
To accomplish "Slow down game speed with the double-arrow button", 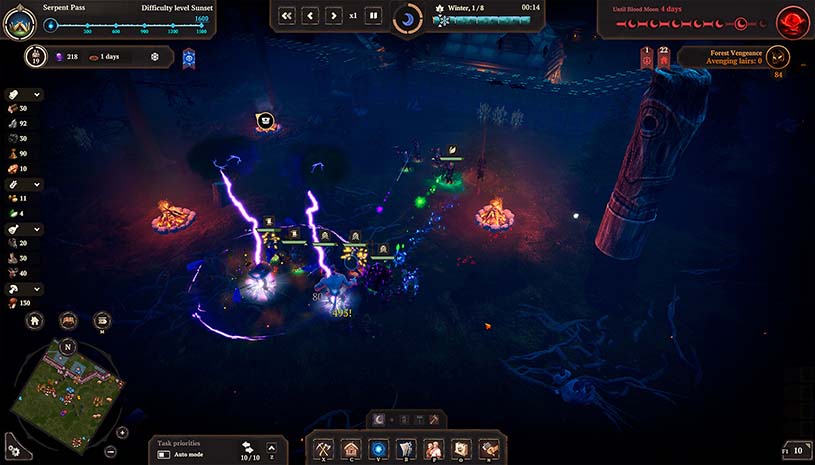I will pos(288,16).
